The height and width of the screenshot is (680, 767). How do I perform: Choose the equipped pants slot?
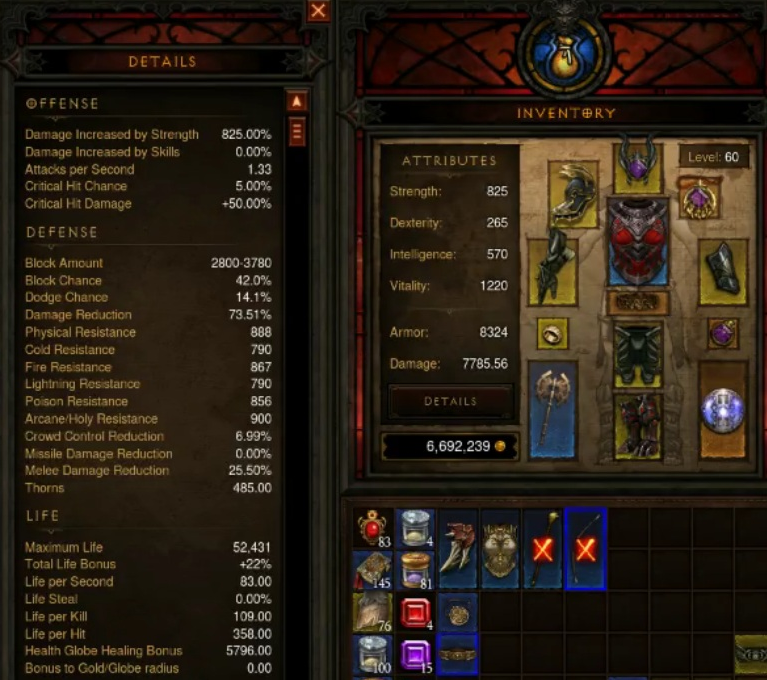pos(637,352)
